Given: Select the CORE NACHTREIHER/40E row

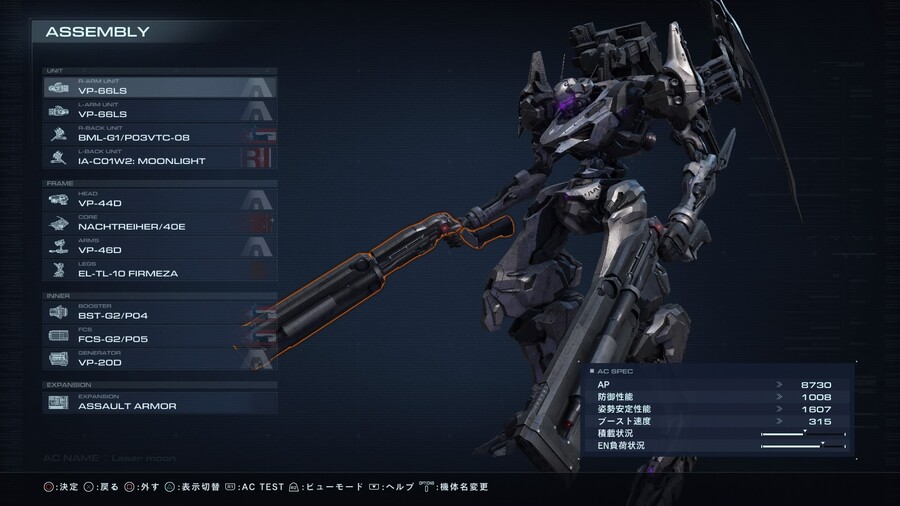Looking at the screenshot, I should 160,223.
